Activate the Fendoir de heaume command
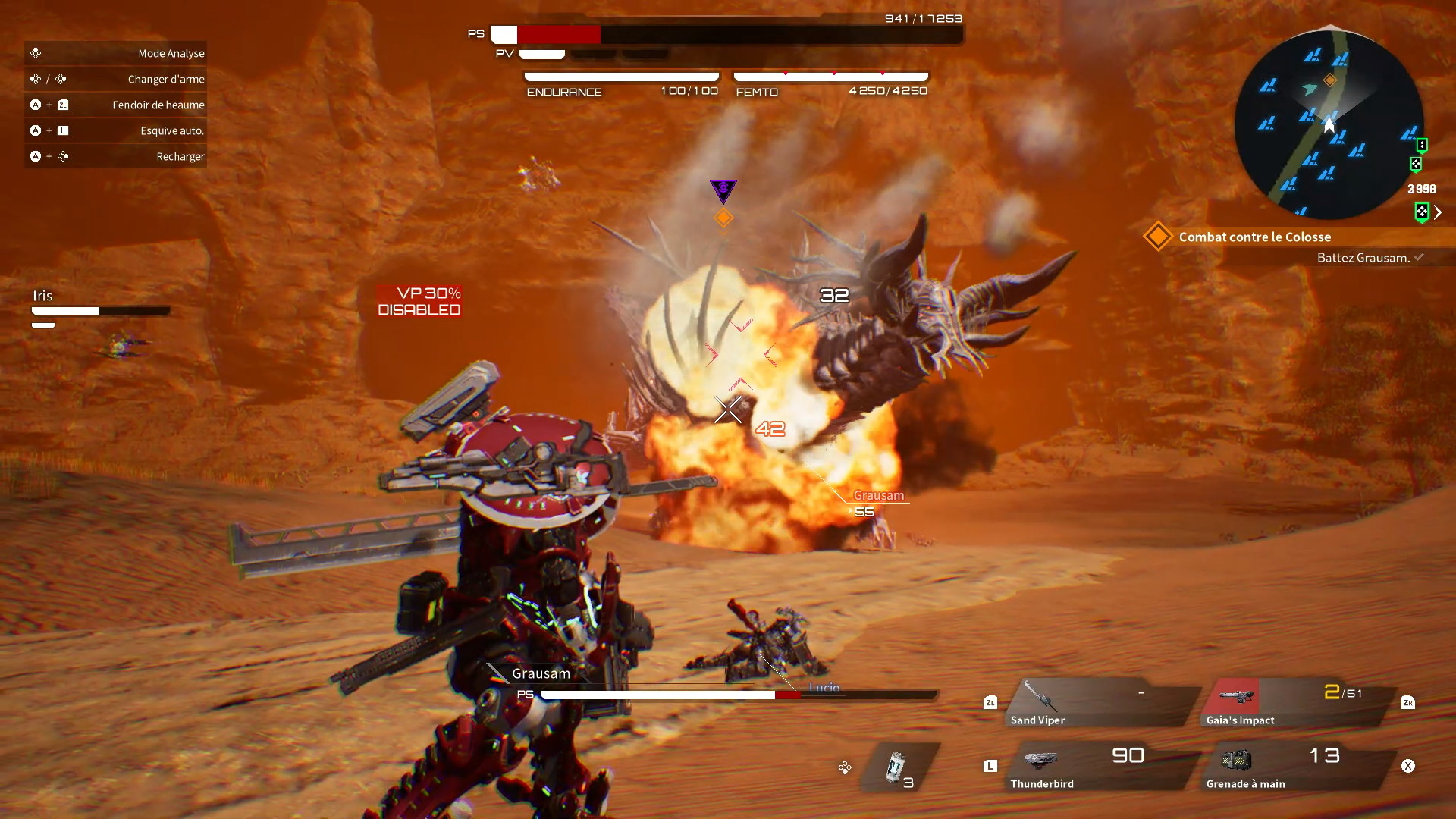Image resolution: width=1456 pixels, height=819 pixels. (x=116, y=105)
